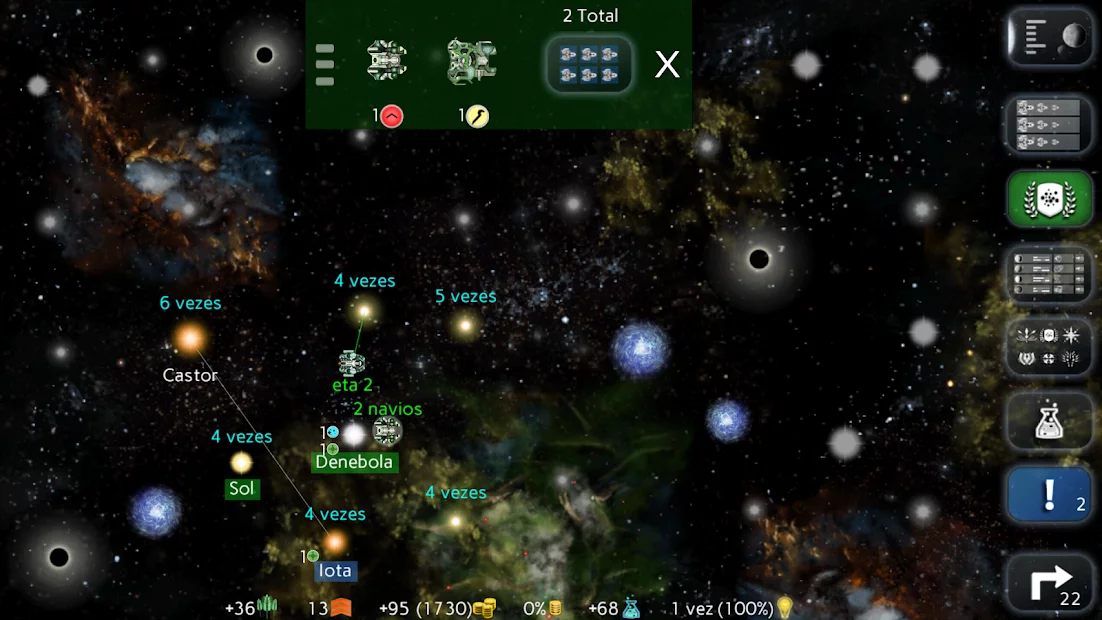Click the six-ship select-all button

(589, 65)
